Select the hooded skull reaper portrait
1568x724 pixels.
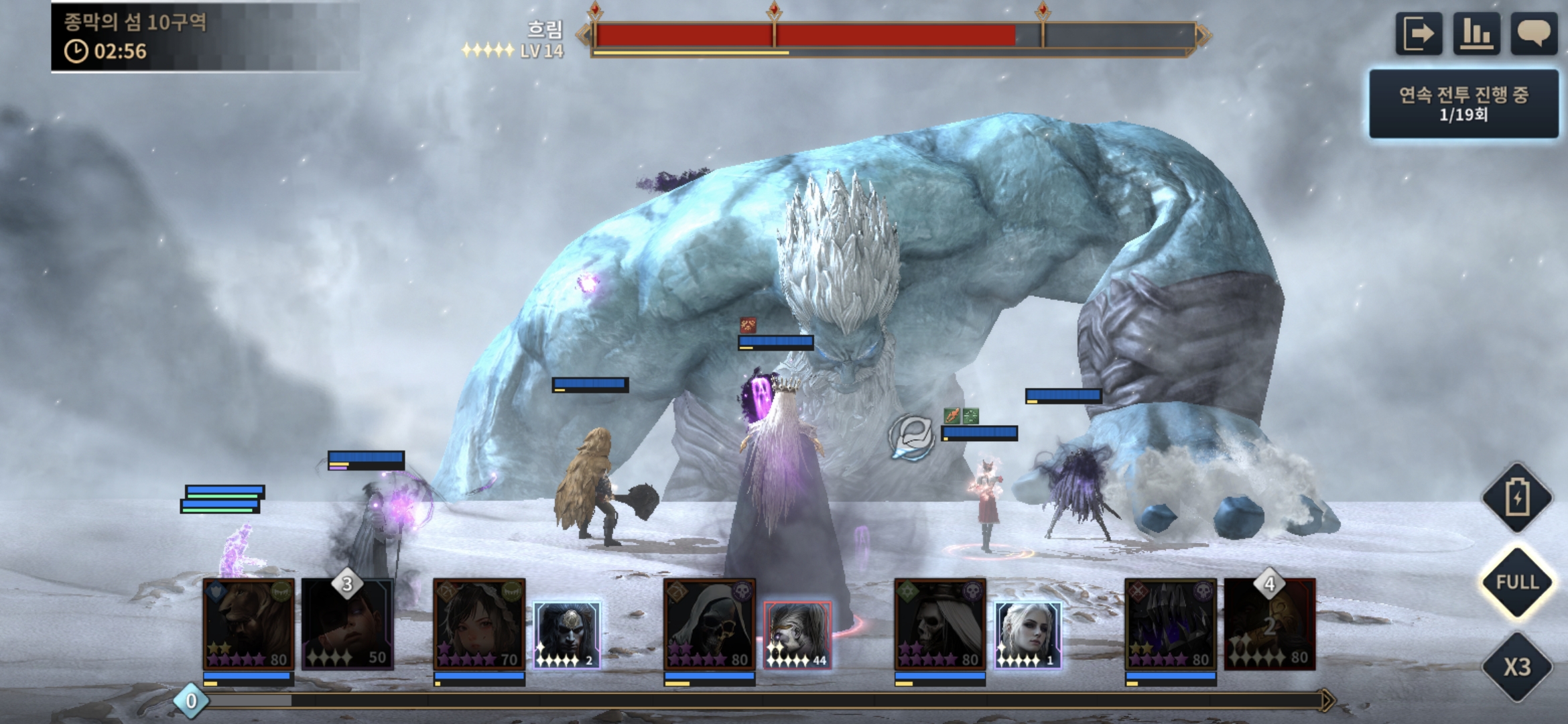pyautogui.click(x=709, y=624)
